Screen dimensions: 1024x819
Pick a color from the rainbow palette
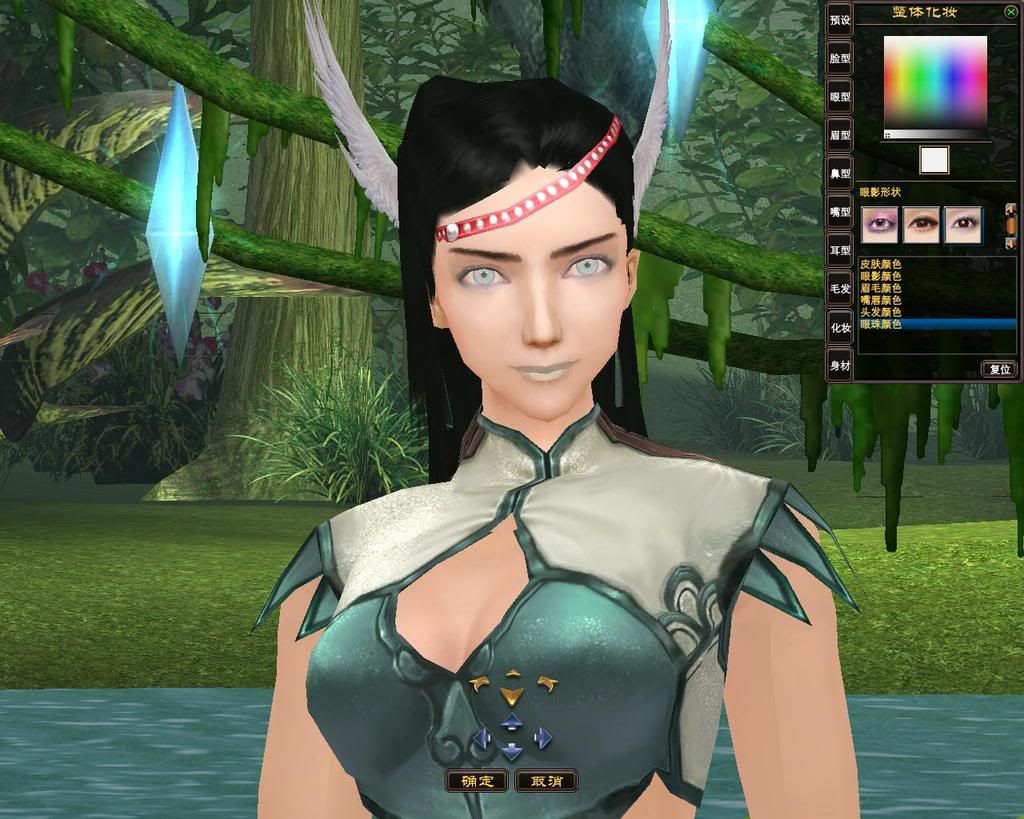(x=935, y=82)
